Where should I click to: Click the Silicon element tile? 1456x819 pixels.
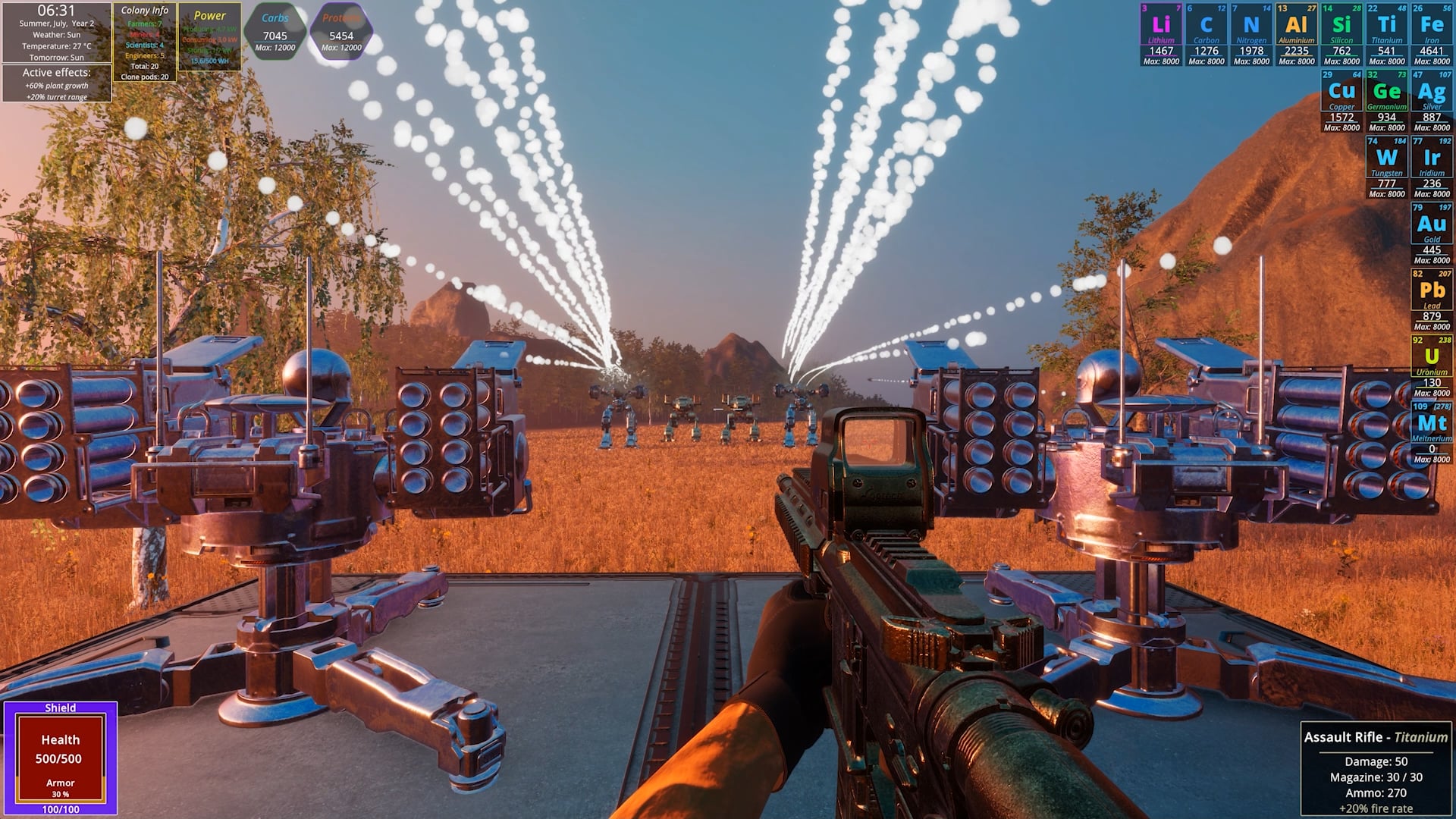point(1341,34)
